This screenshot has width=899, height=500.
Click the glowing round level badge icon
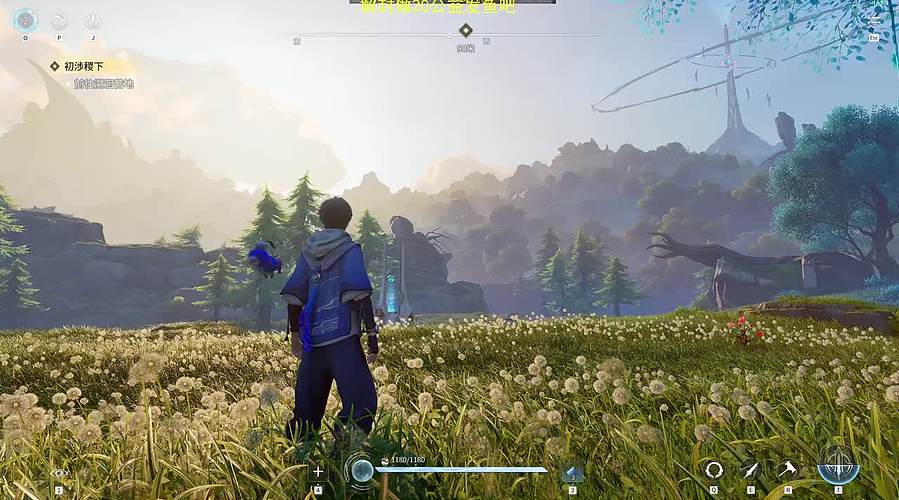point(25,20)
